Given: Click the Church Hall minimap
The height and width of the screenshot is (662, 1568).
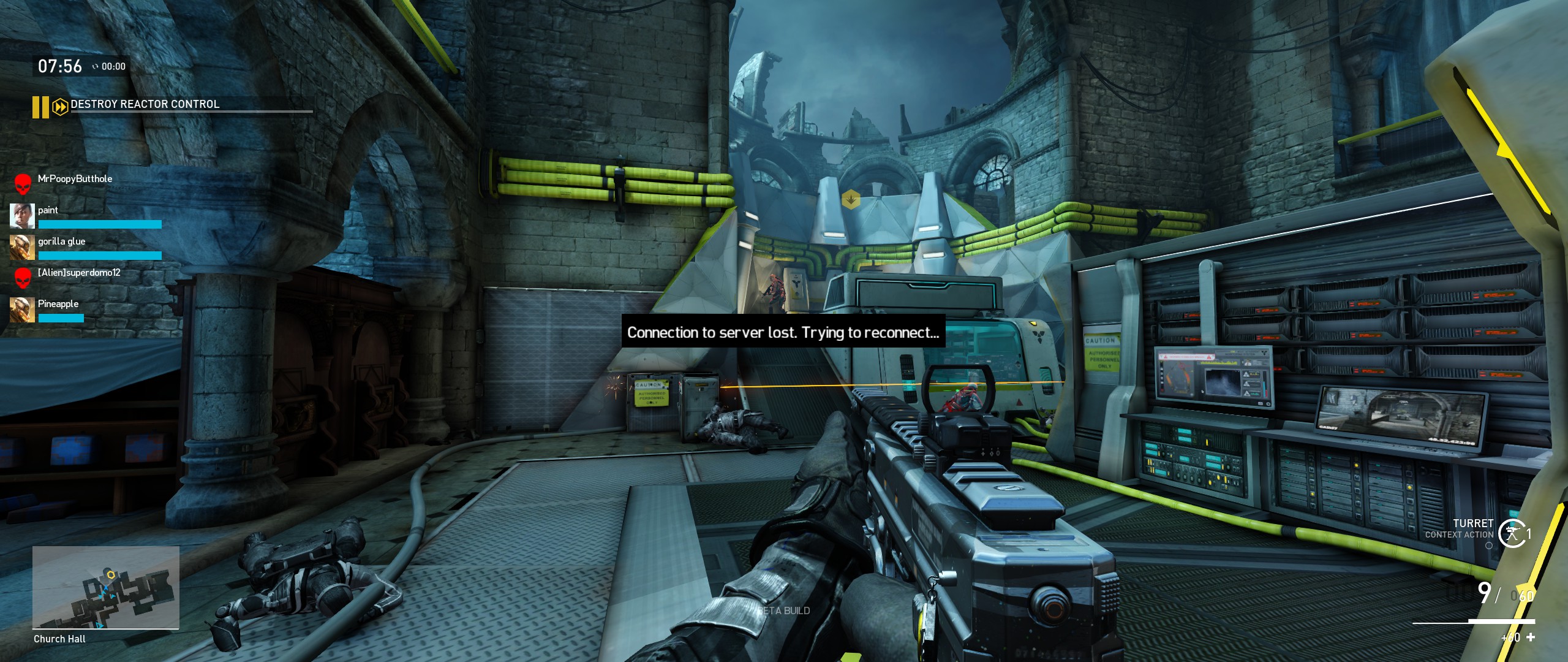Looking at the screenshot, I should coord(105,587).
